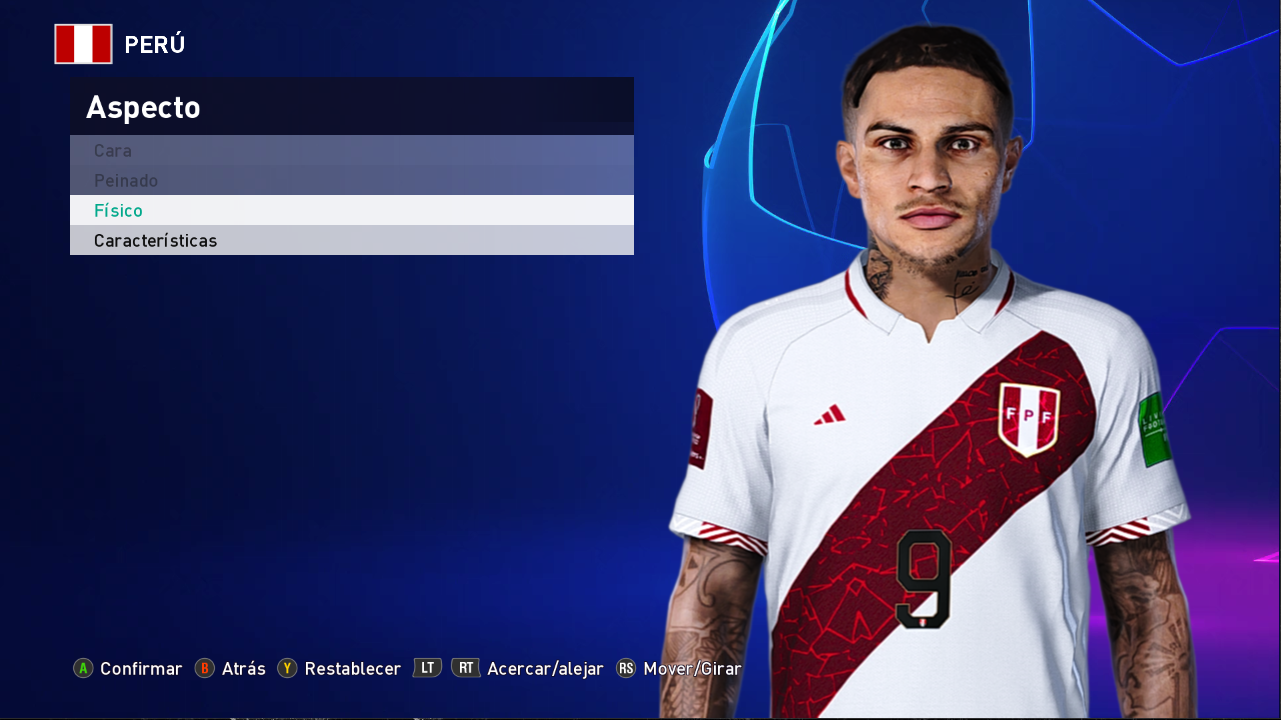Click the LT zoom button icon
The image size is (1281, 720).
click(426, 668)
